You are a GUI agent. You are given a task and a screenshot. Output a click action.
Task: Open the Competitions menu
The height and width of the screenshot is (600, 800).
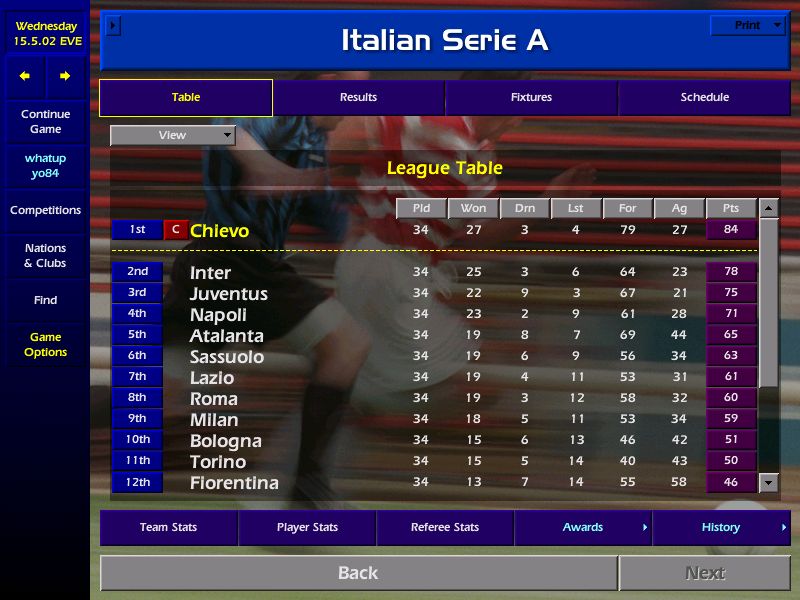[x=45, y=210]
